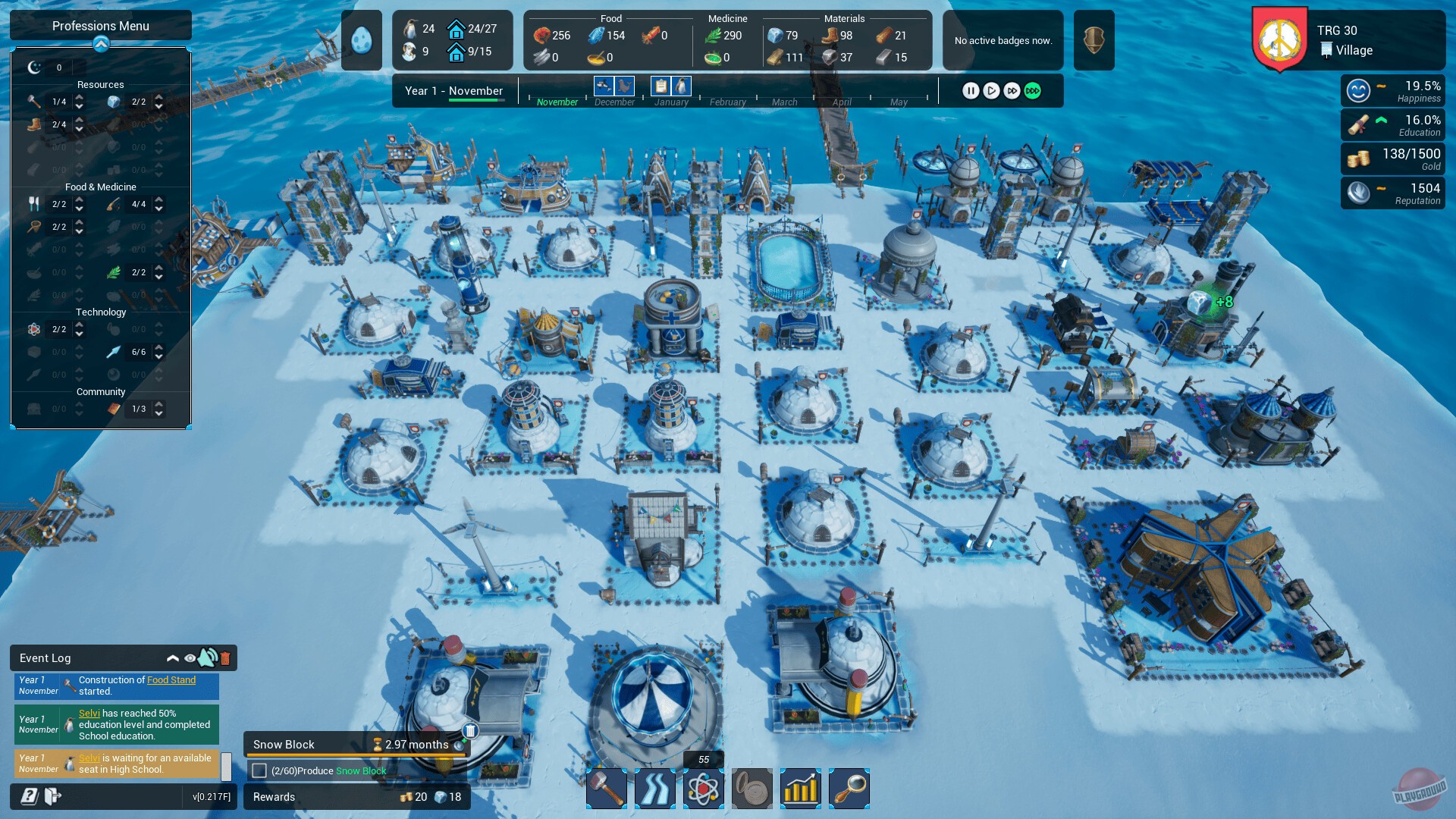The width and height of the screenshot is (1456, 819).
Task: Mute Event Log sounds with the speaker icon
Action: pyautogui.click(x=207, y=658)
